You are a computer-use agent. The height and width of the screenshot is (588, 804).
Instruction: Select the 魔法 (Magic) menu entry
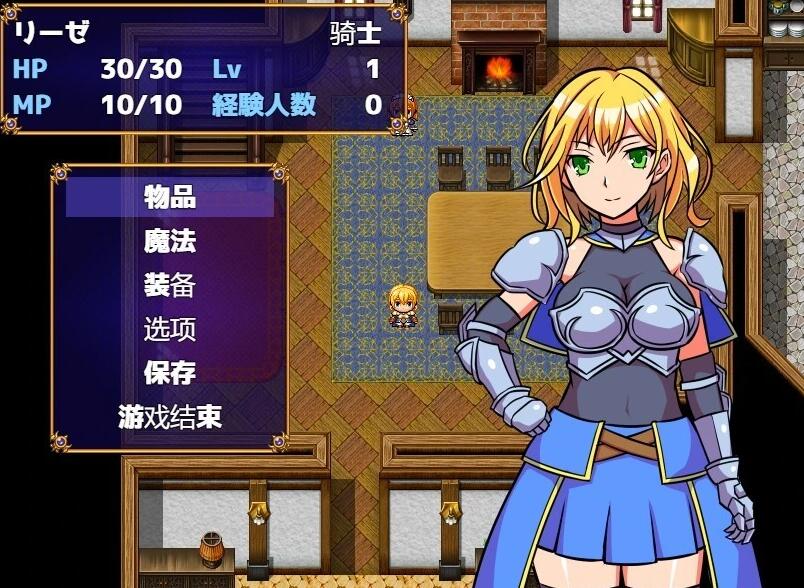pos(169,241)
